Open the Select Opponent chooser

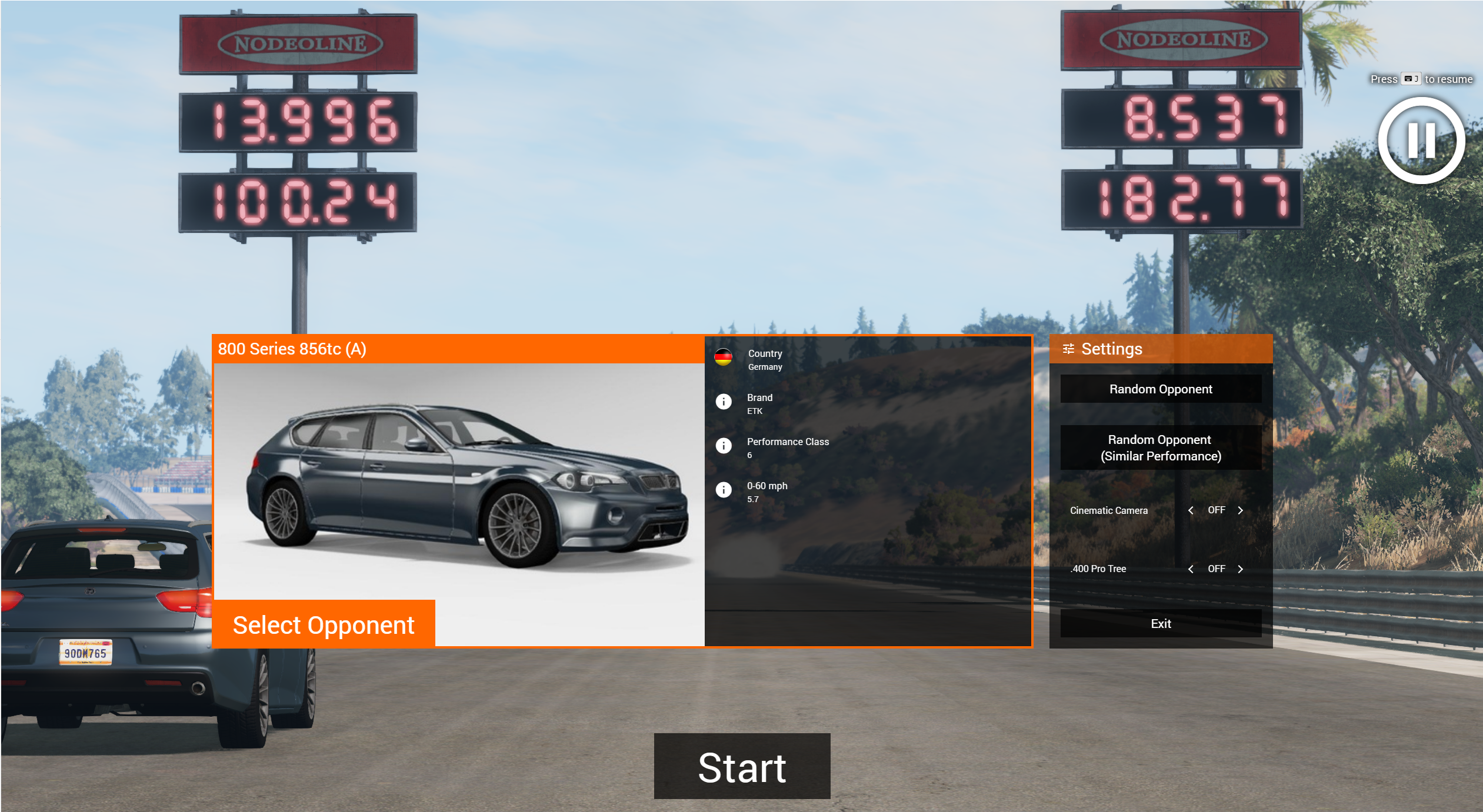[x=324, y=624]
